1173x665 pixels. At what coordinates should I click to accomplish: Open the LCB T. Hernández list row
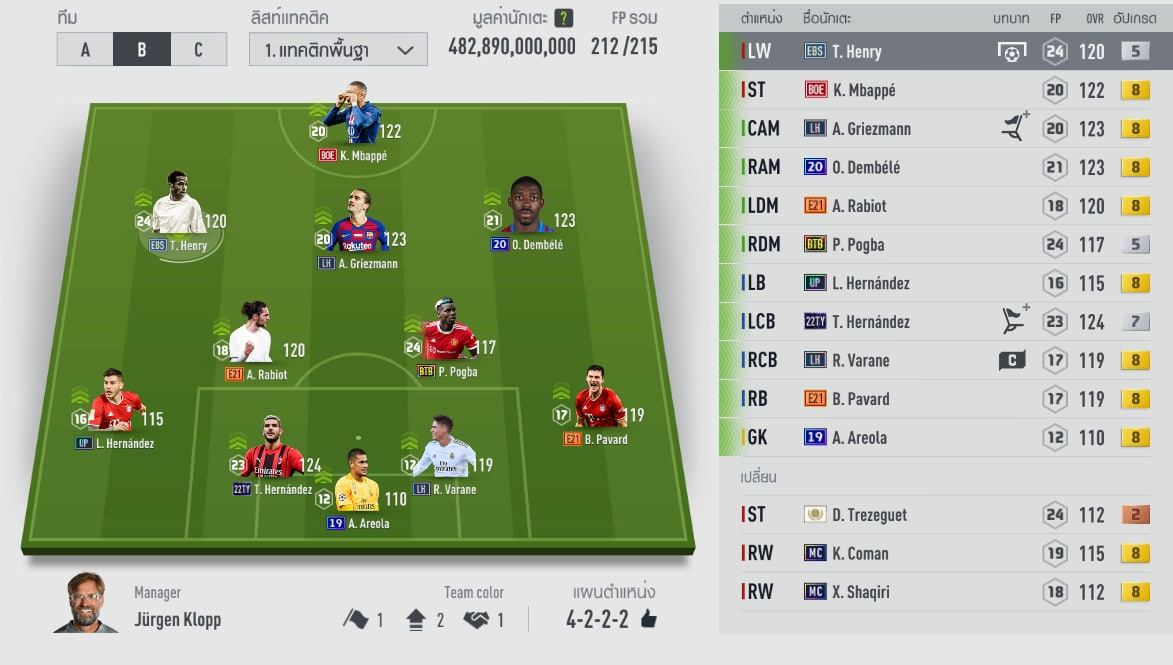(943, 322)
